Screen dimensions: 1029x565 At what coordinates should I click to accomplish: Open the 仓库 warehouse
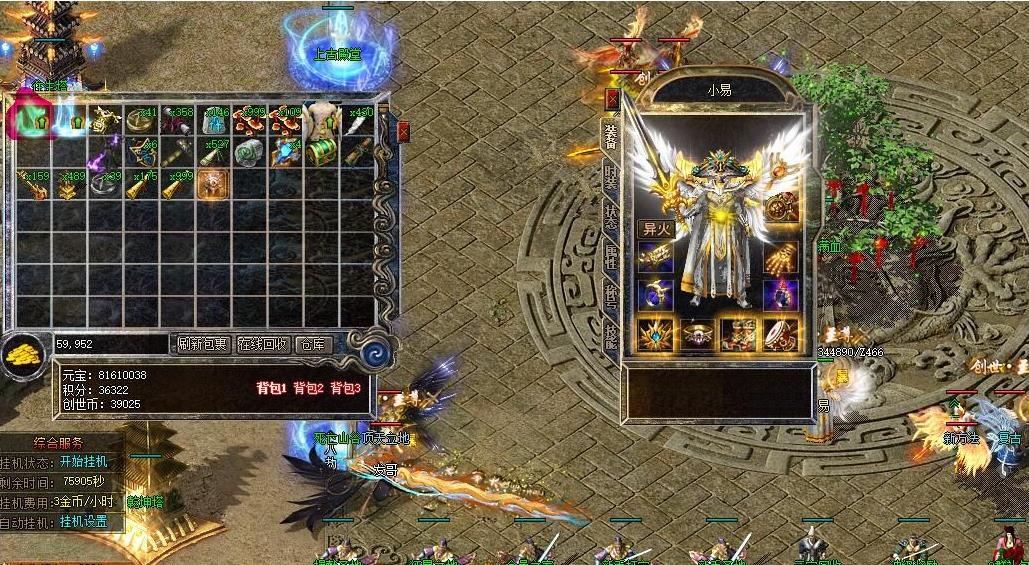pyautogui.click(x=315, y=344)
